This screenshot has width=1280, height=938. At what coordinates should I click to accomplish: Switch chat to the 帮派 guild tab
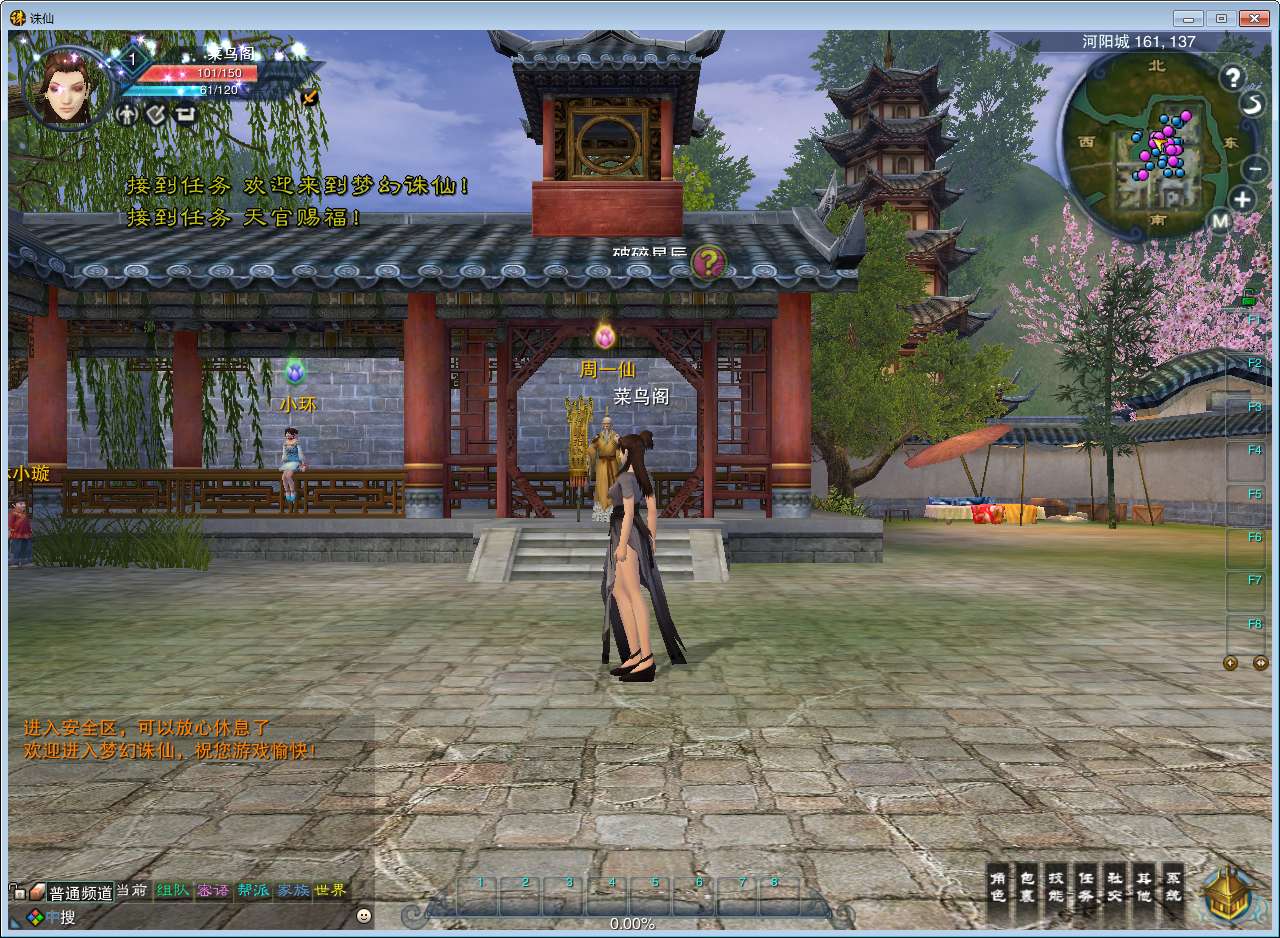[253, 890]
